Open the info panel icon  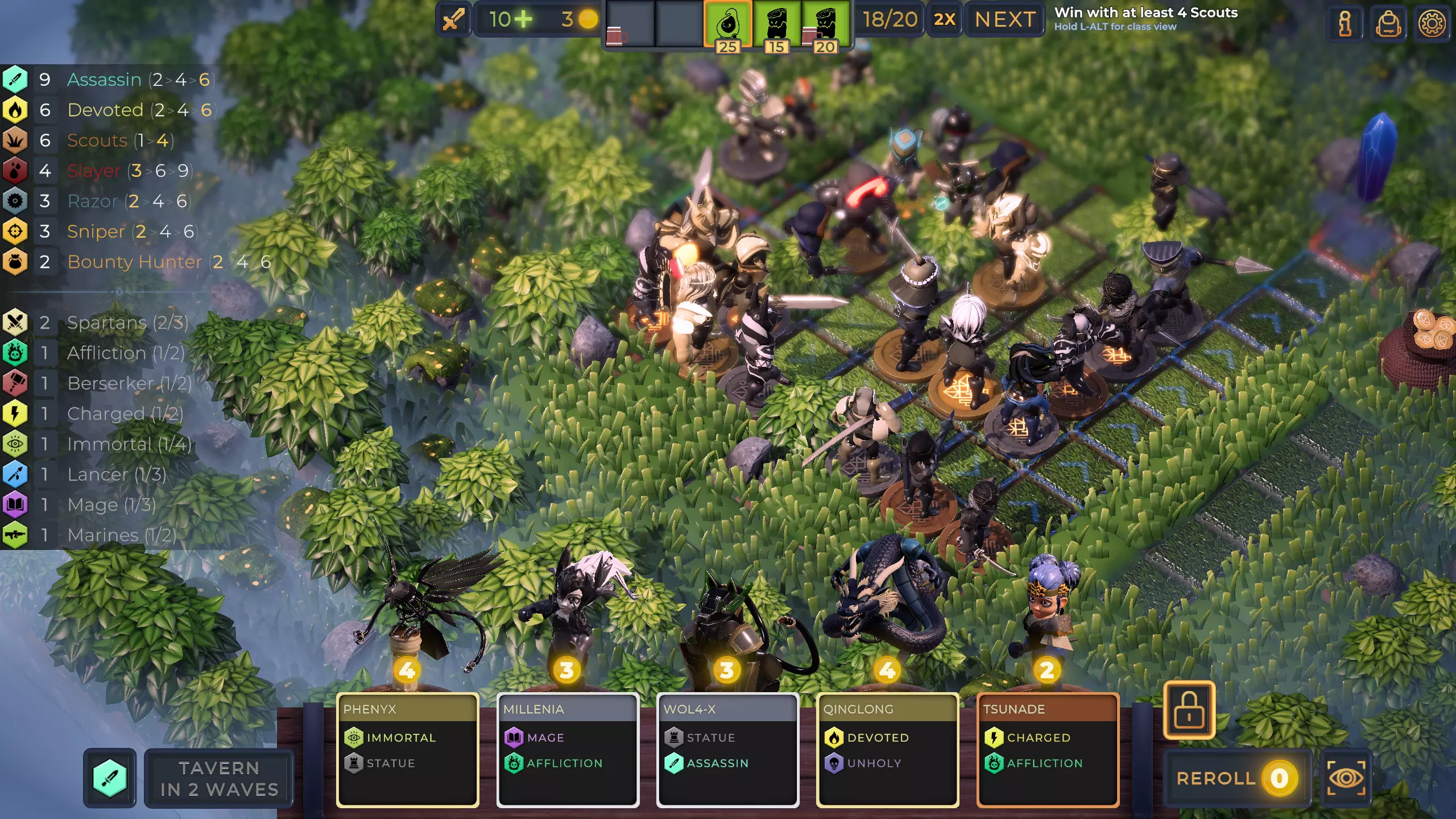(x=1345, y=24)
